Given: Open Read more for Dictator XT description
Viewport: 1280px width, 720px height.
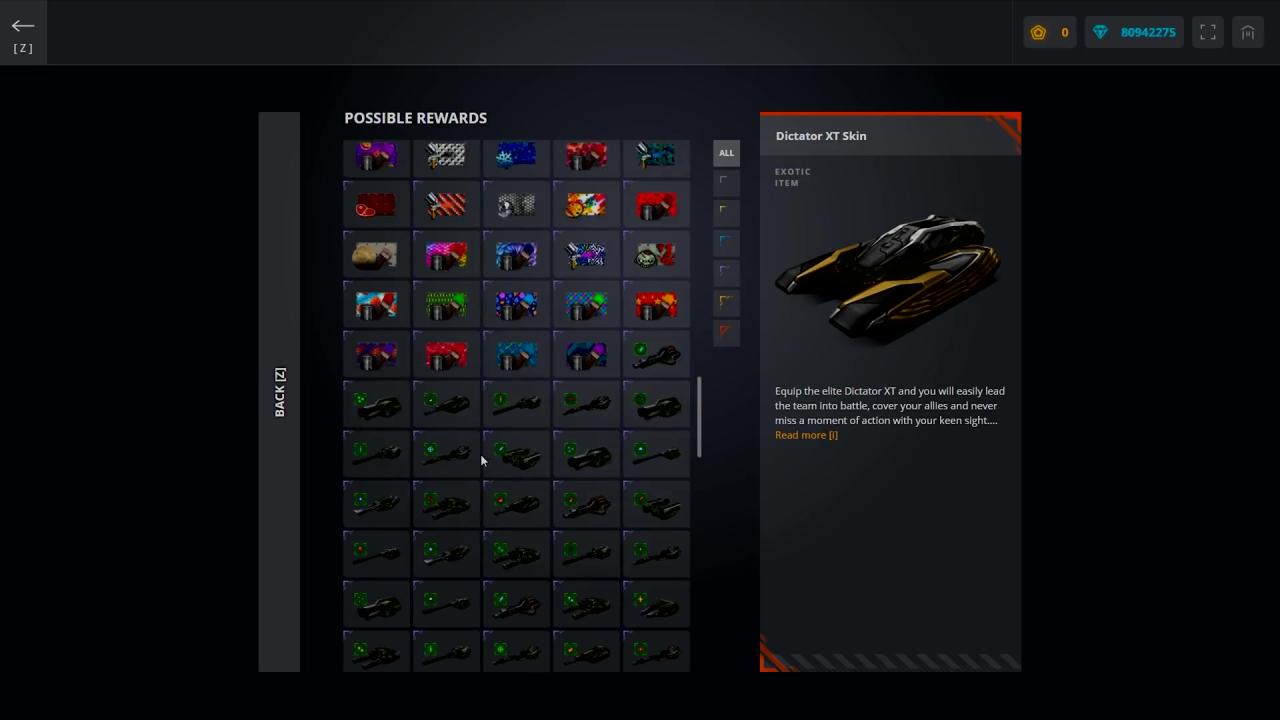Looking at the screenshot, I should [806, 435].
